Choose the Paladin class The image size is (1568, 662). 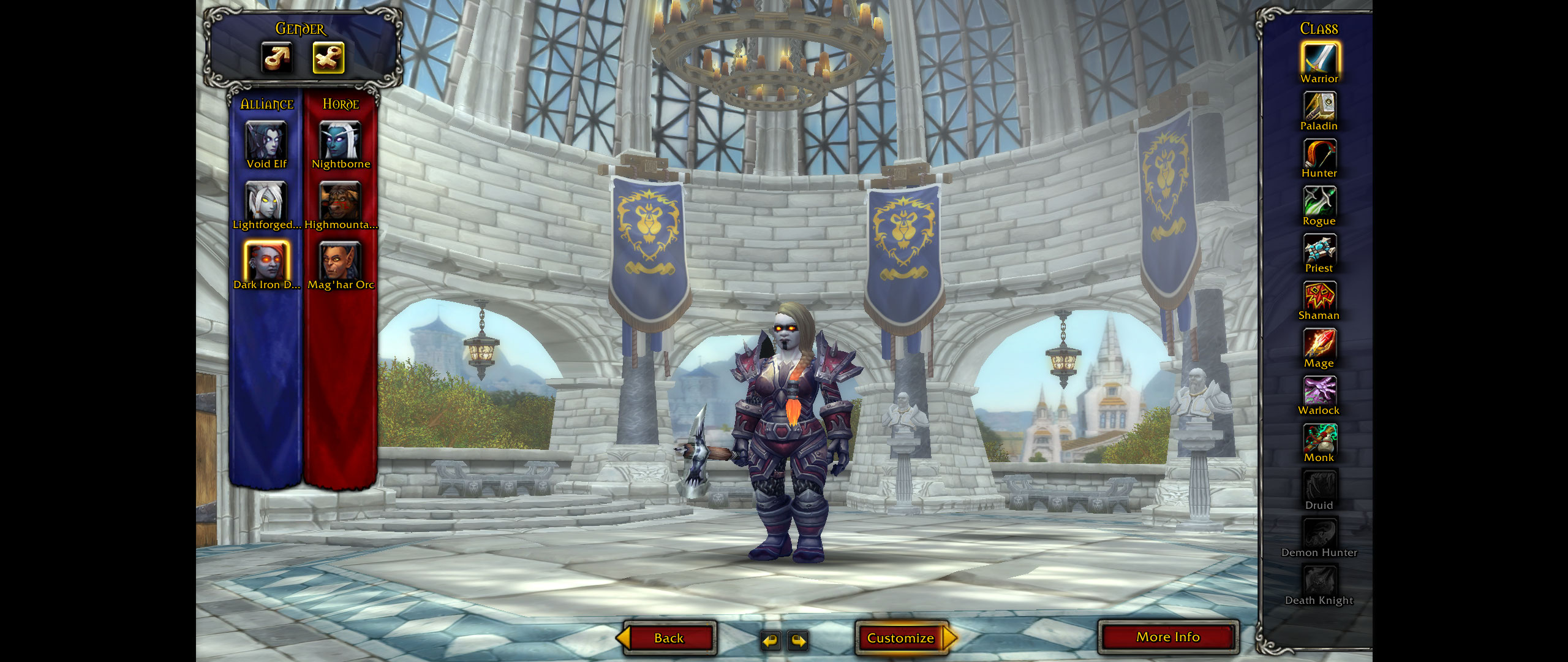[x=1319, y=107]
